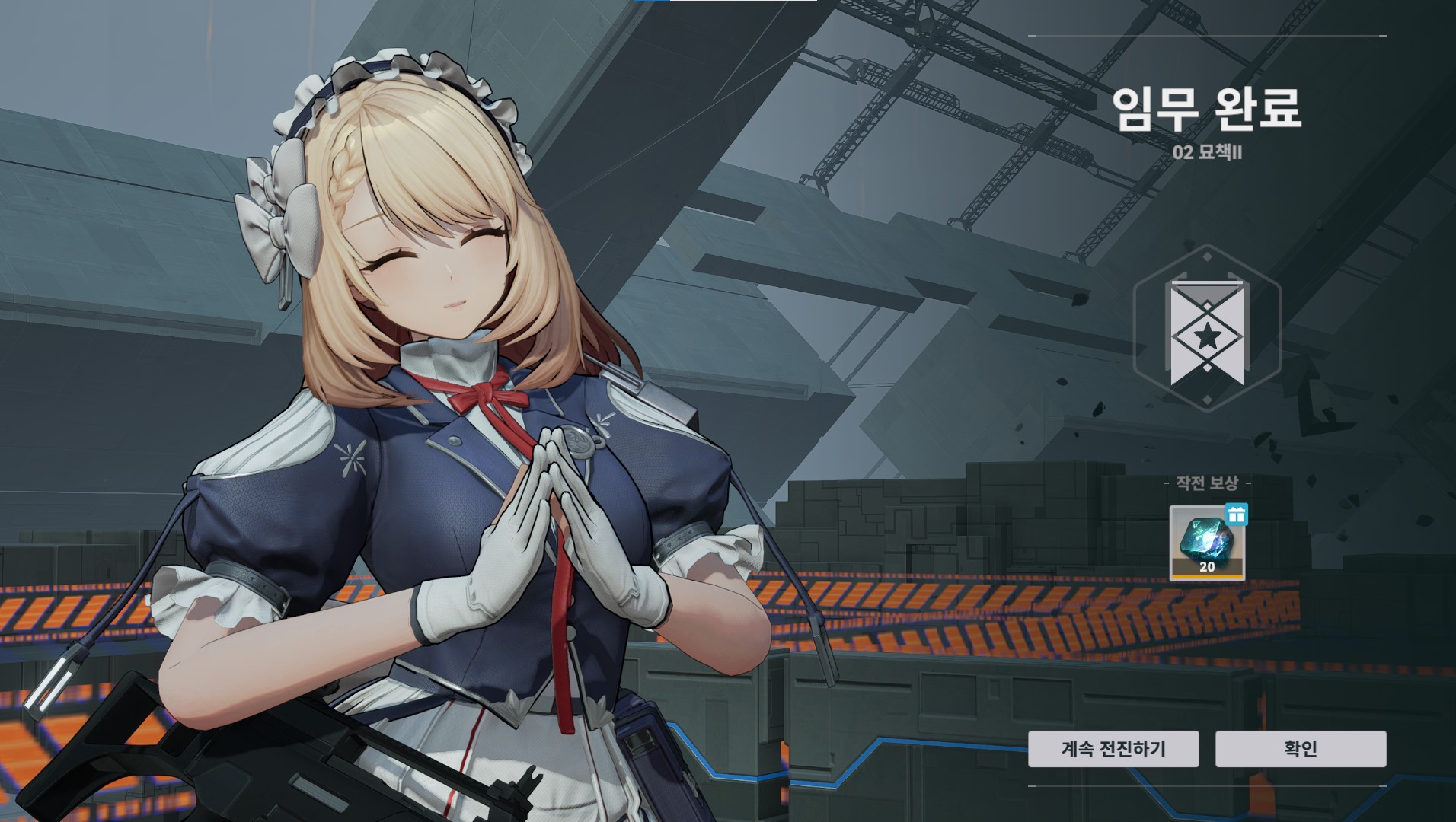Confirm mission results with 확인
This screenshot has width=1456, height=822.
(x=1300, y=749)
